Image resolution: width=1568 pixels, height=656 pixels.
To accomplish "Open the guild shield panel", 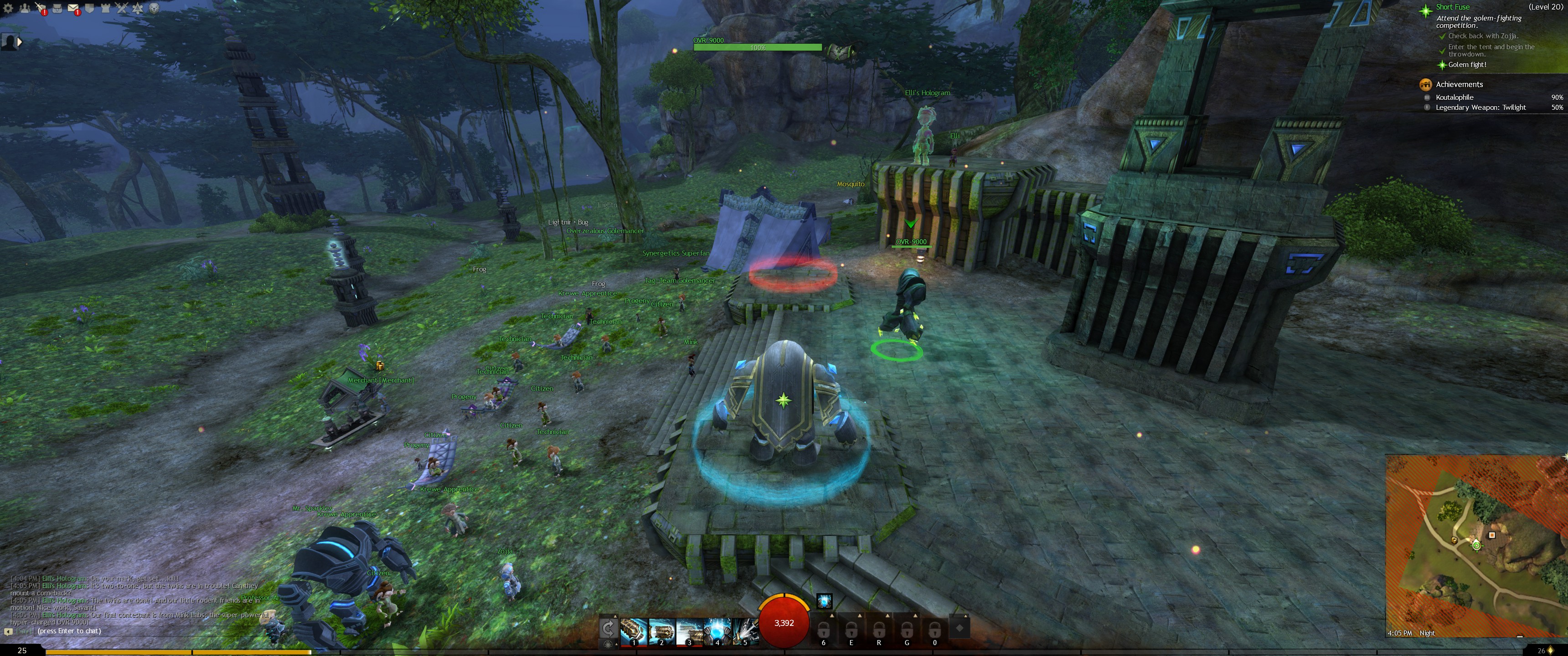I will (89, 8).
